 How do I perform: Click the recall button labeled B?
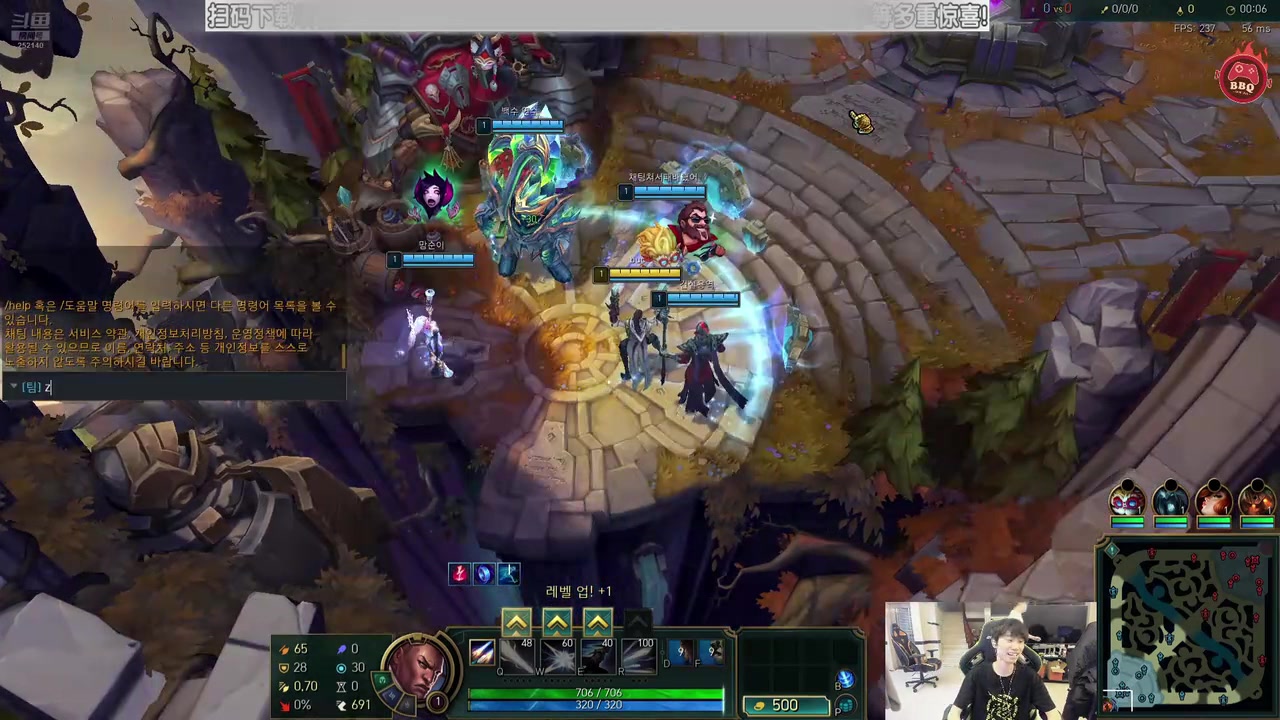tap(844, 680)
